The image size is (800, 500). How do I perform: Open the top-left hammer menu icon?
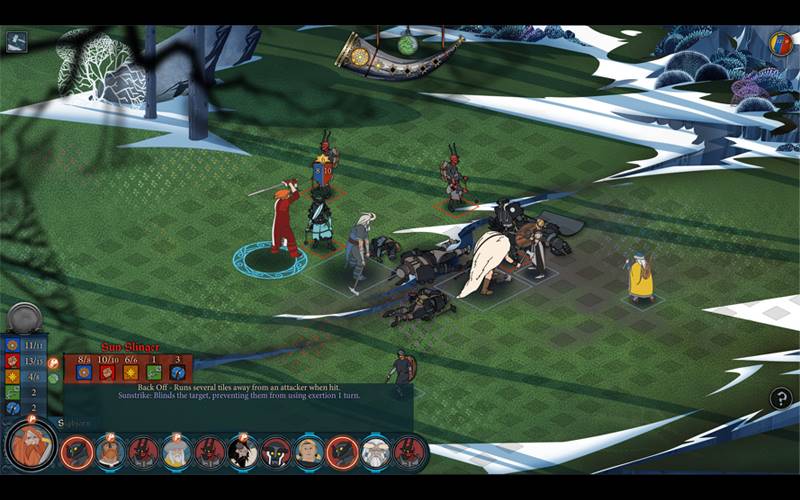click(17, 42)
